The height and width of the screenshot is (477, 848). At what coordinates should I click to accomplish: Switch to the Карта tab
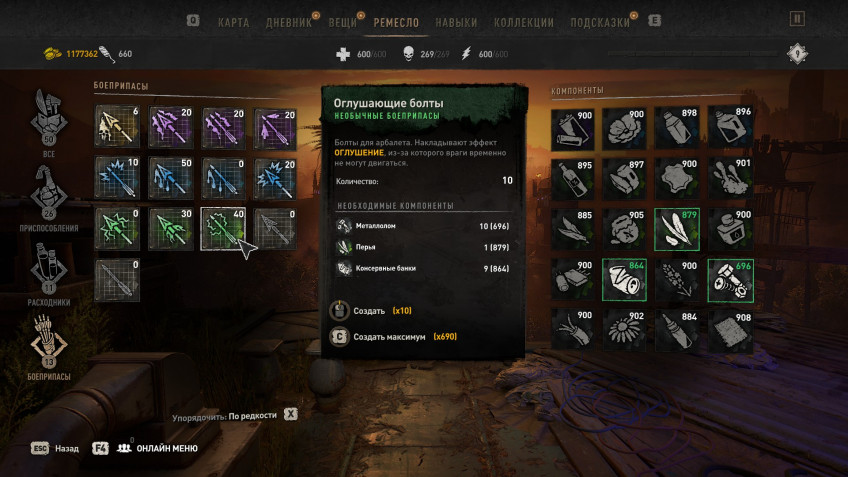[233, 22]
